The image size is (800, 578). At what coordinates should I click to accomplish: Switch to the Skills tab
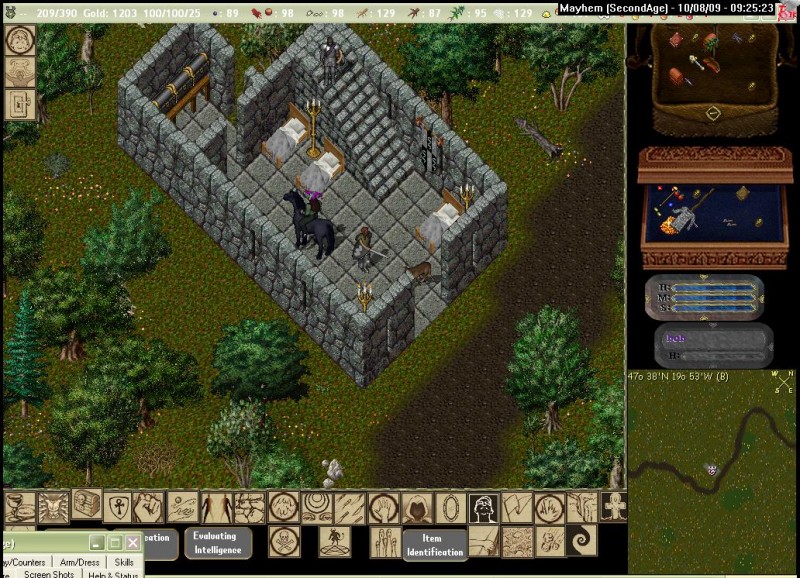[x=124, y=563]
